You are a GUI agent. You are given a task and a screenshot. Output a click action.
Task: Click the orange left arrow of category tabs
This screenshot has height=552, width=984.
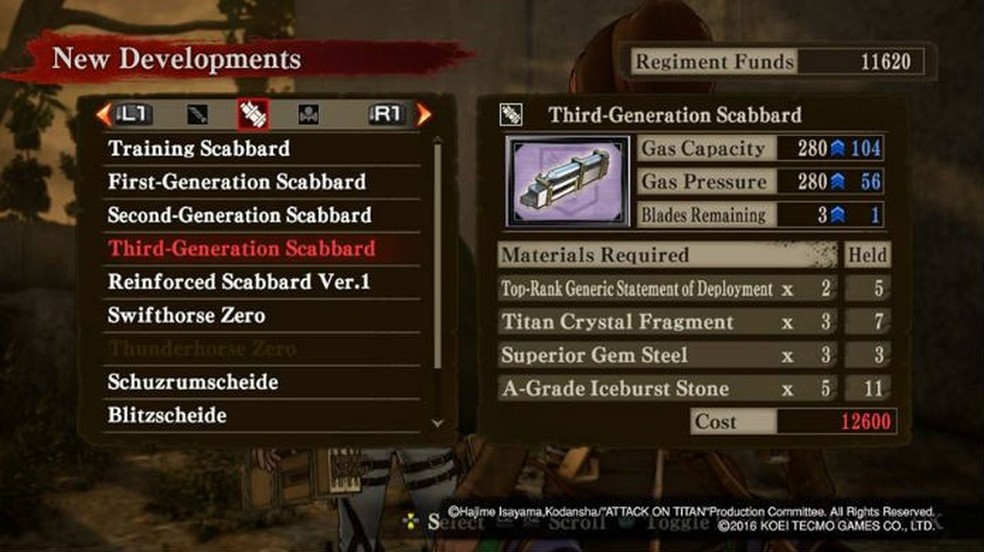click(x=103, y=114)
